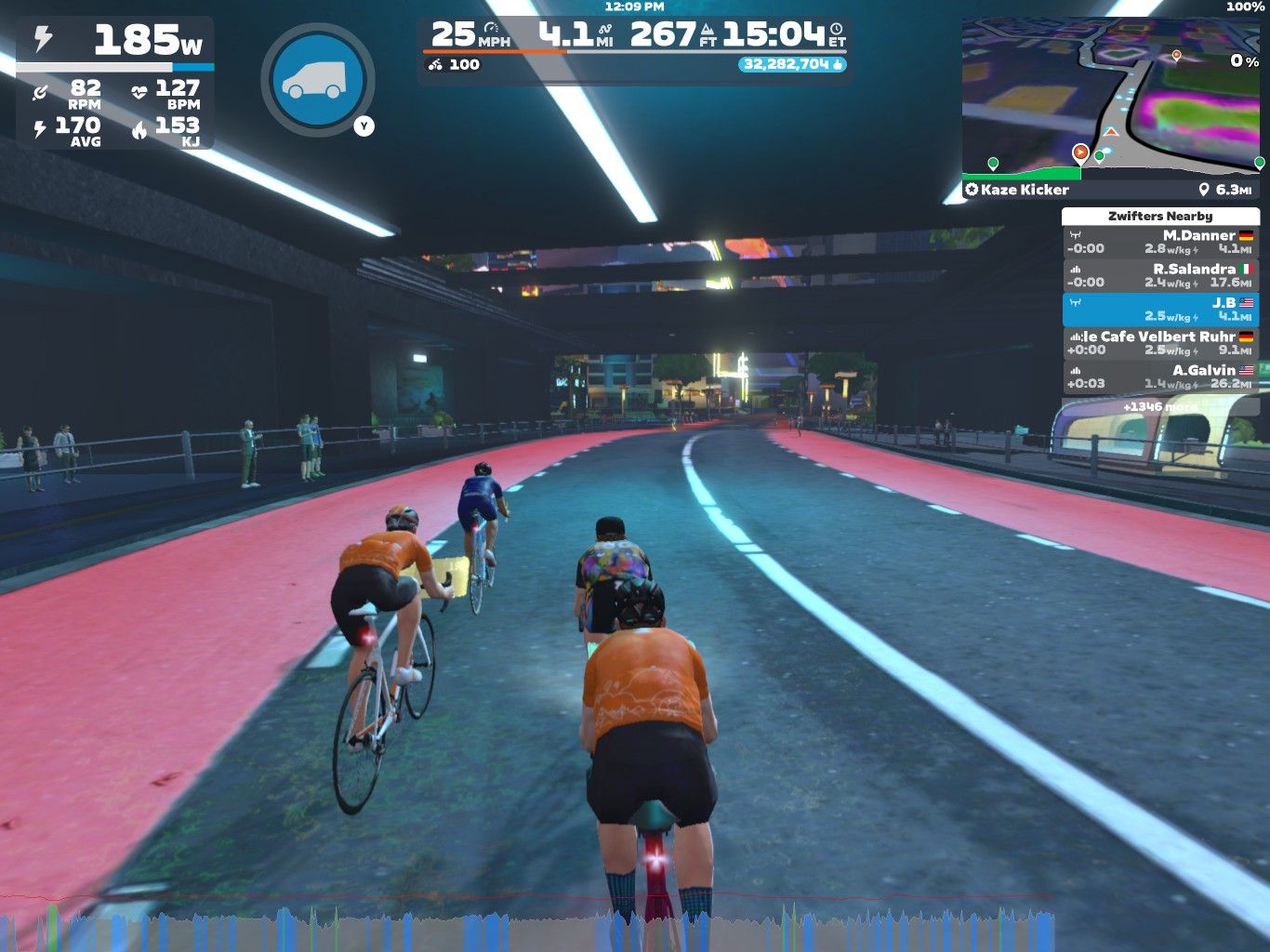Viewport: 1270px width, 952px height.
Task: Choose R.Salandra from the nearby riders list
Action: point(1160,276)
